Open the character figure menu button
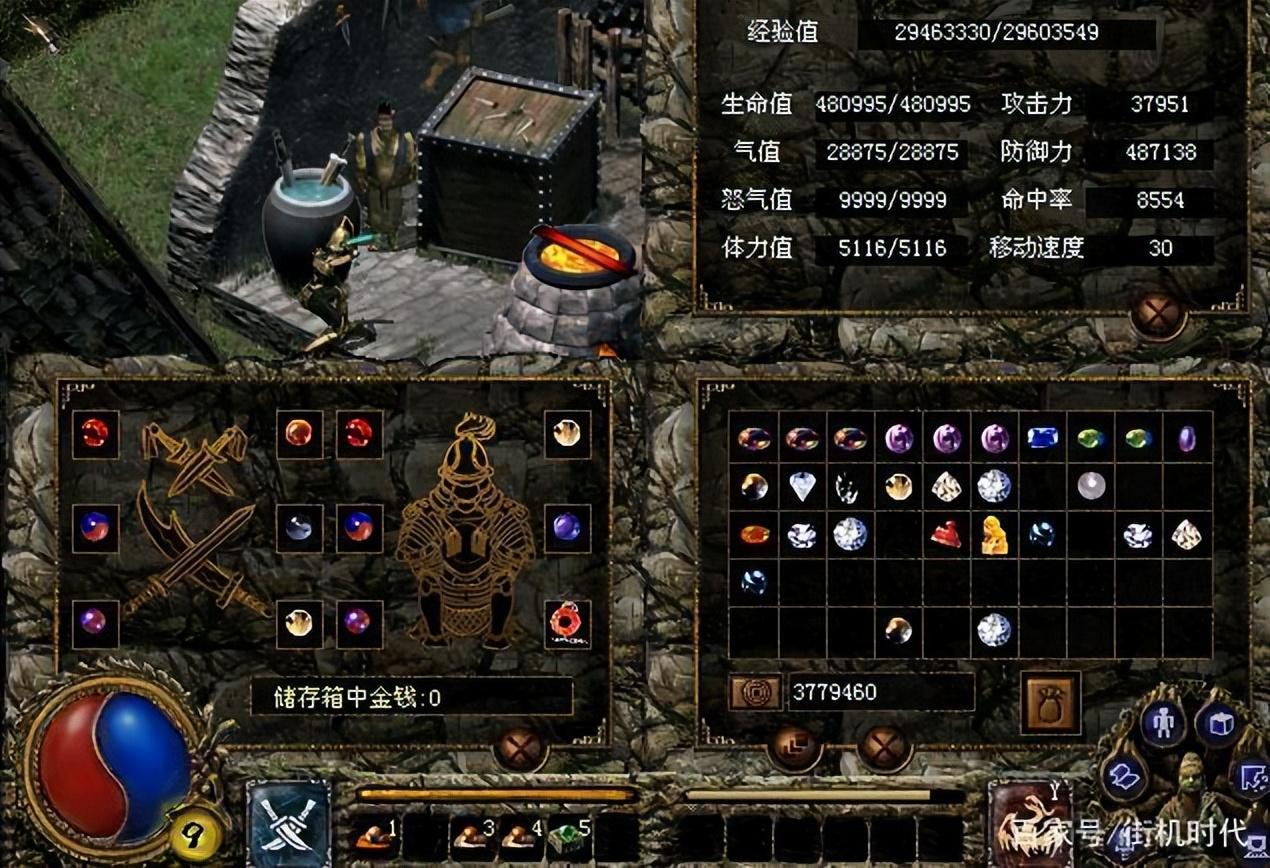The image size is (1270, 868). [x=1163, y=722]
